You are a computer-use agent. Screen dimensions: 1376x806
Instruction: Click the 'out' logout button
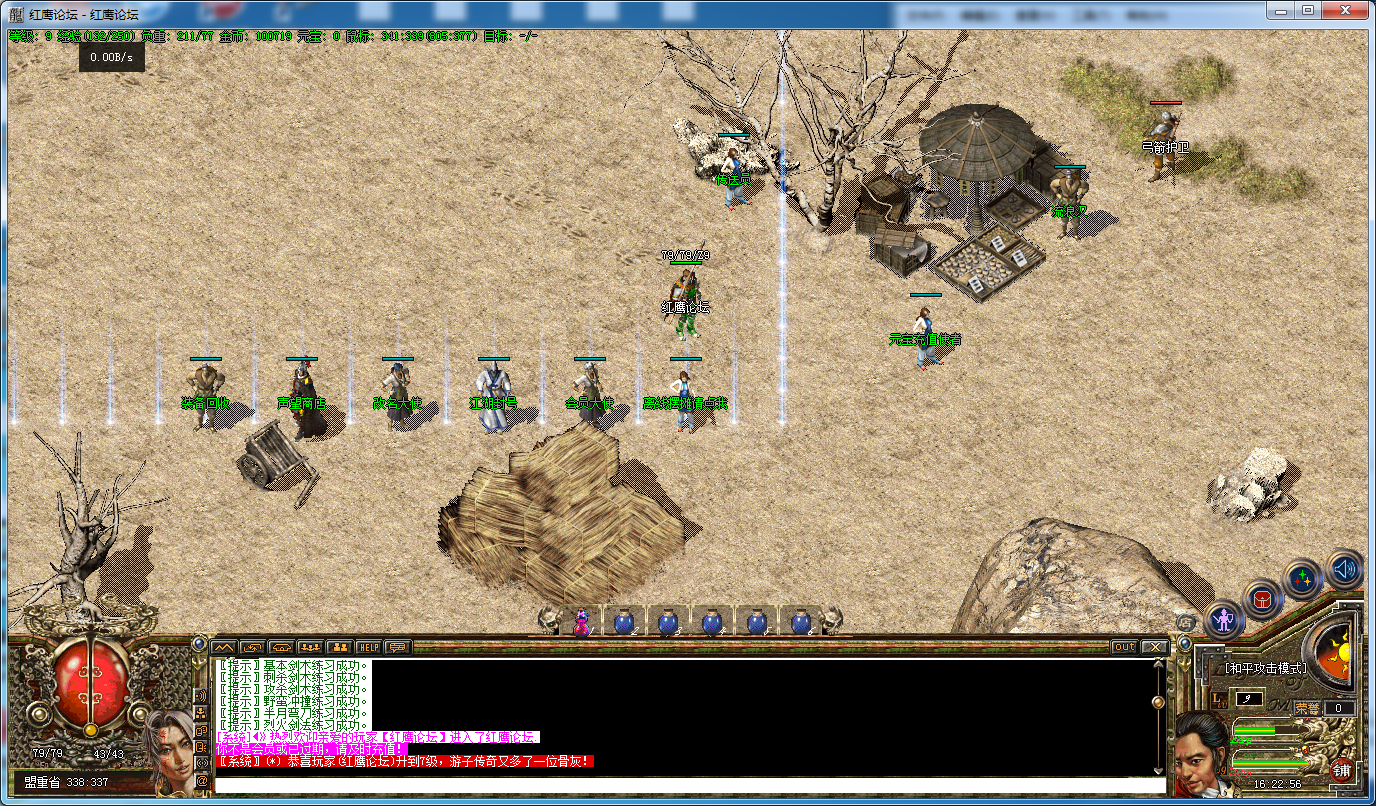click(x=1125, y=647)
